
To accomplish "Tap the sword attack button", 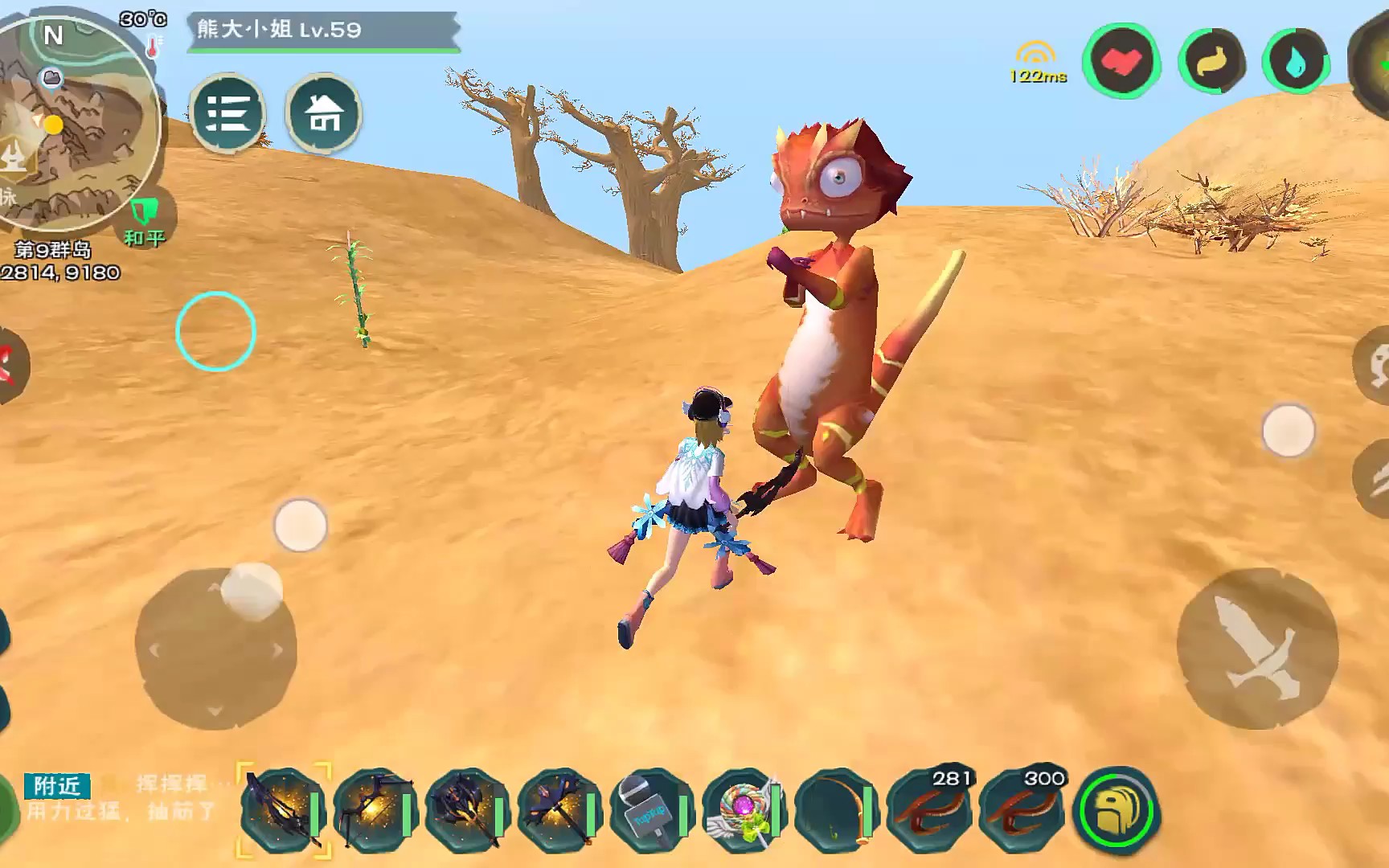I will click(1256, 648).
